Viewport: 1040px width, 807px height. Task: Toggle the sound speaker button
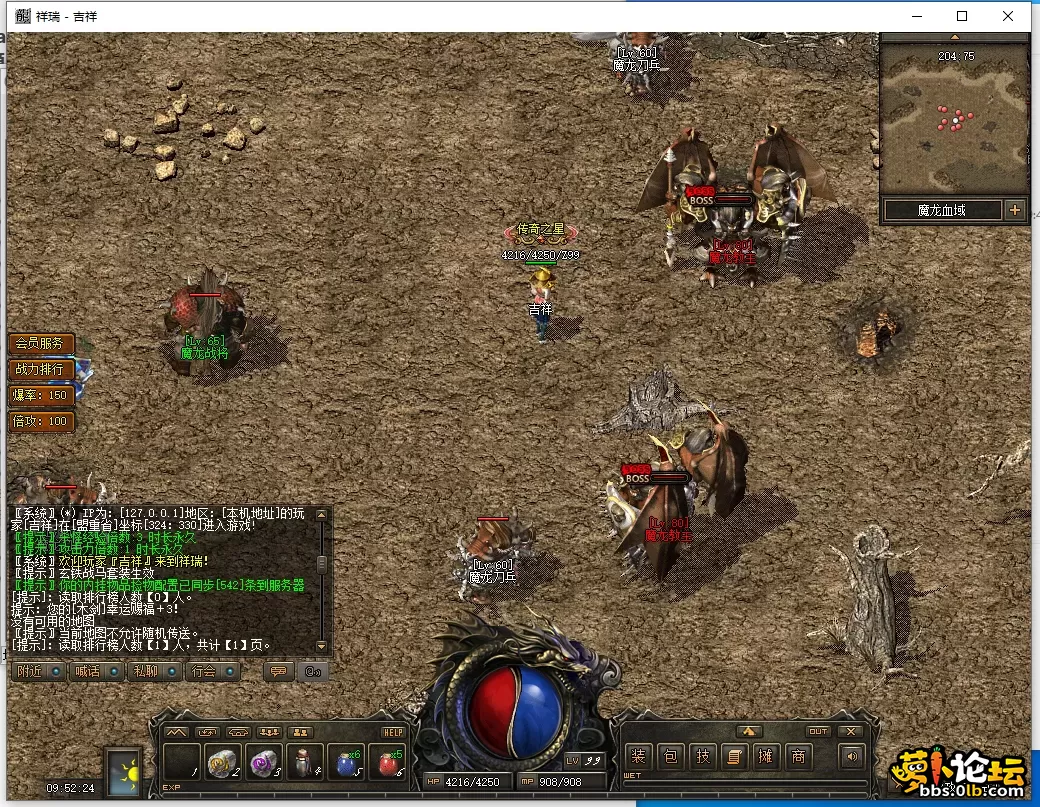(851, 757)
